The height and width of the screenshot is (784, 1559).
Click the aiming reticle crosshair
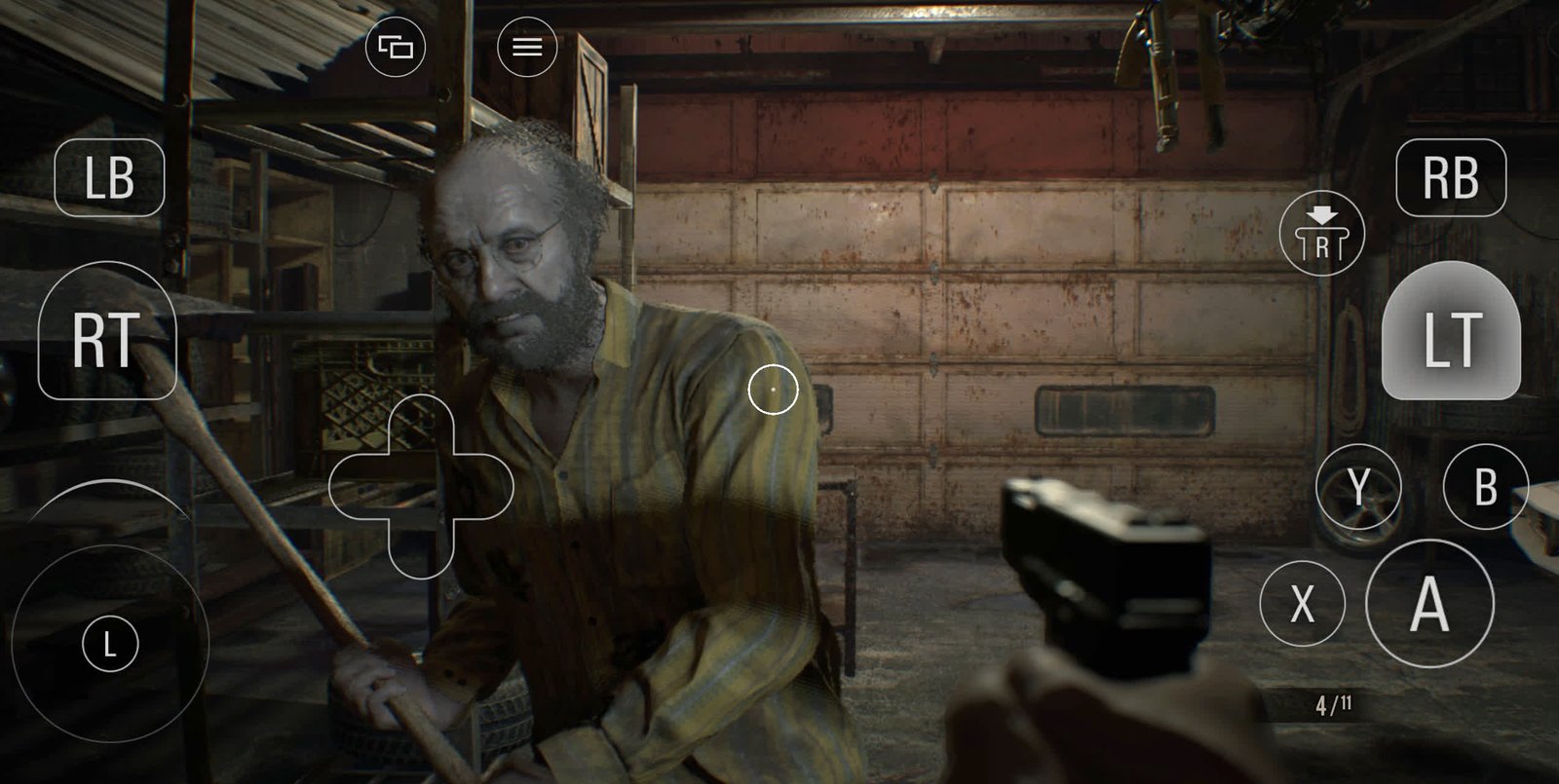pyautogui.click(x=775, y=388)
